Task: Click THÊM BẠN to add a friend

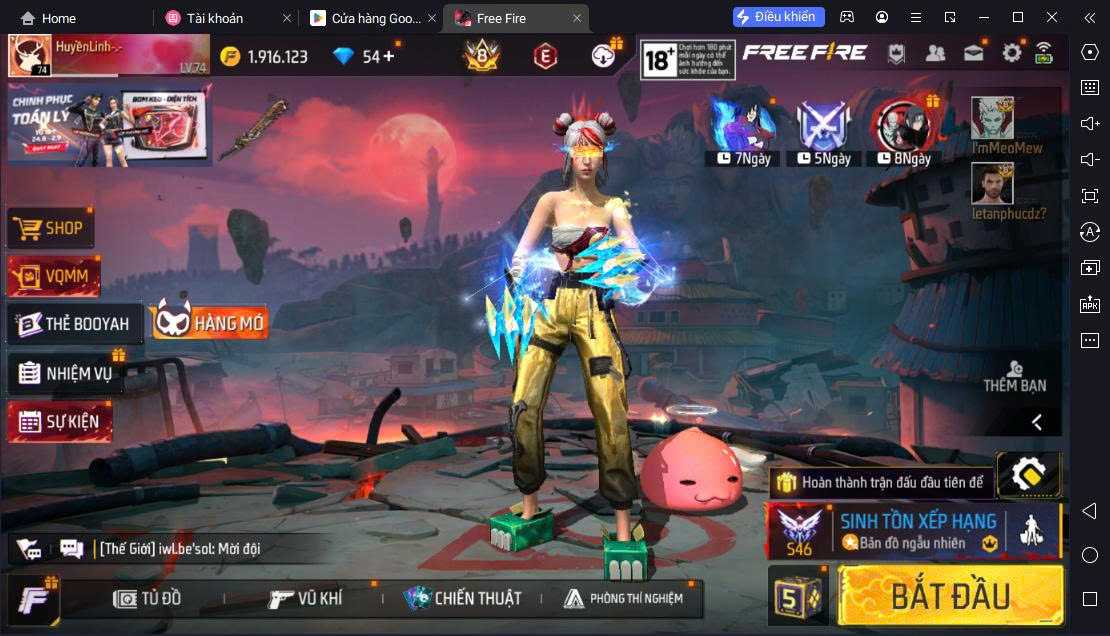Action: tap(1014, 377)
